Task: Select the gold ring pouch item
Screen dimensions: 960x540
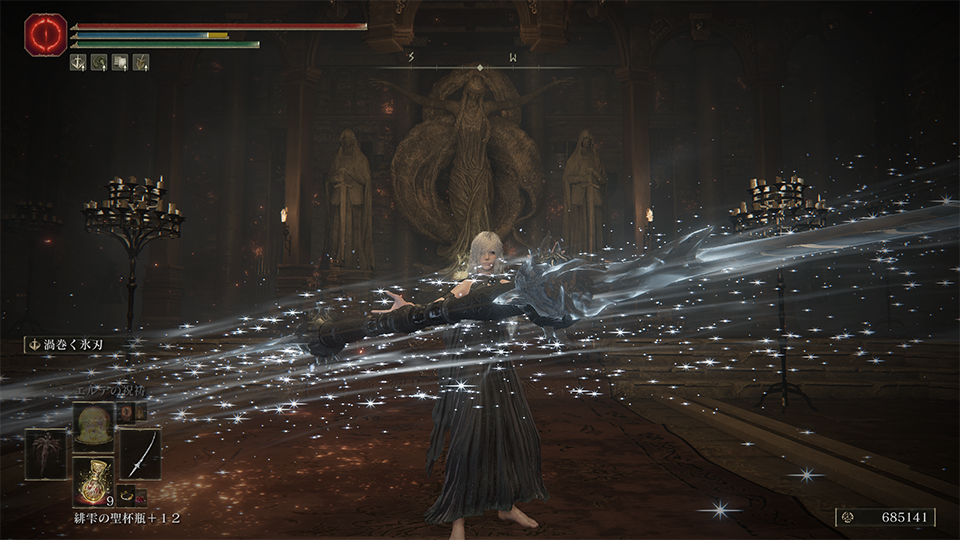Action: tap(127, 492)
